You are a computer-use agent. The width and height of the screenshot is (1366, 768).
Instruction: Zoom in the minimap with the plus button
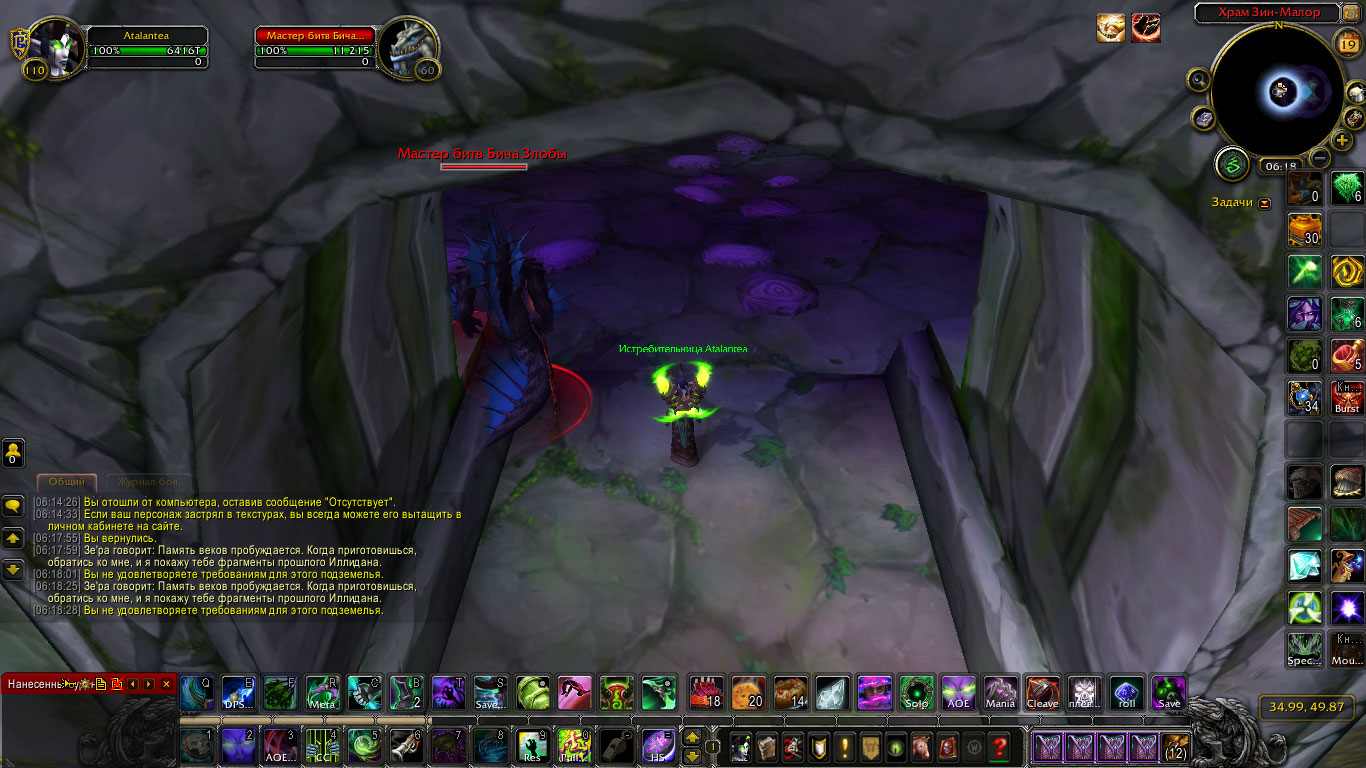1342,141
